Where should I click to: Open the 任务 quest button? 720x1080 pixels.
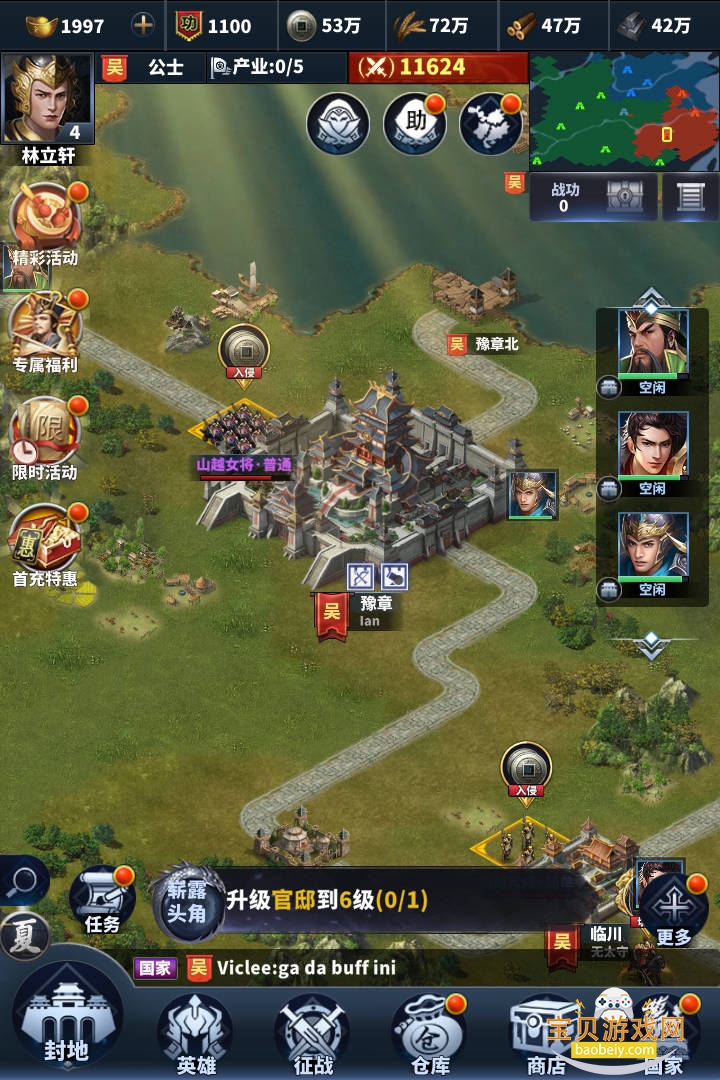pyautogui.click(x=102, y=900)
